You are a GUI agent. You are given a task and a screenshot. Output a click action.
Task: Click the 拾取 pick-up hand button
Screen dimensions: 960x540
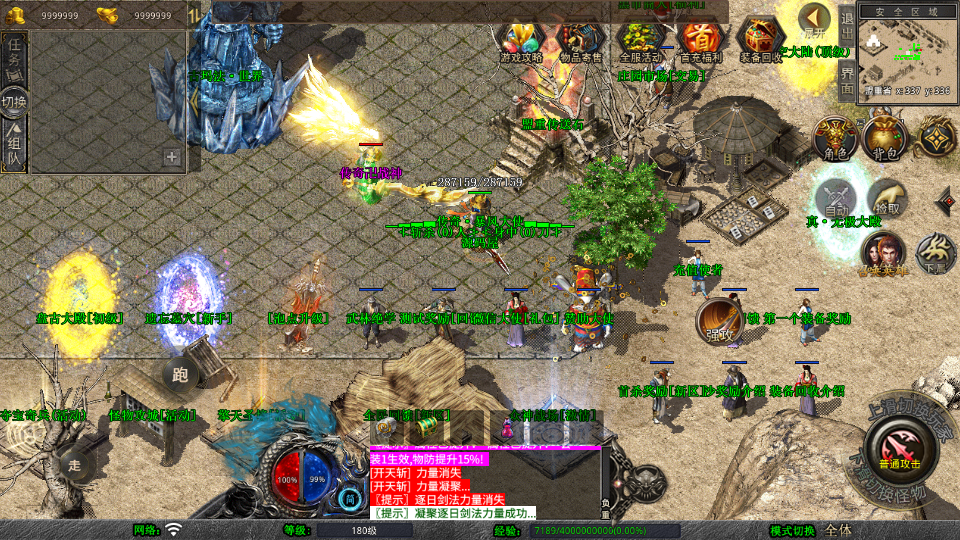click(x=887, y=198)
